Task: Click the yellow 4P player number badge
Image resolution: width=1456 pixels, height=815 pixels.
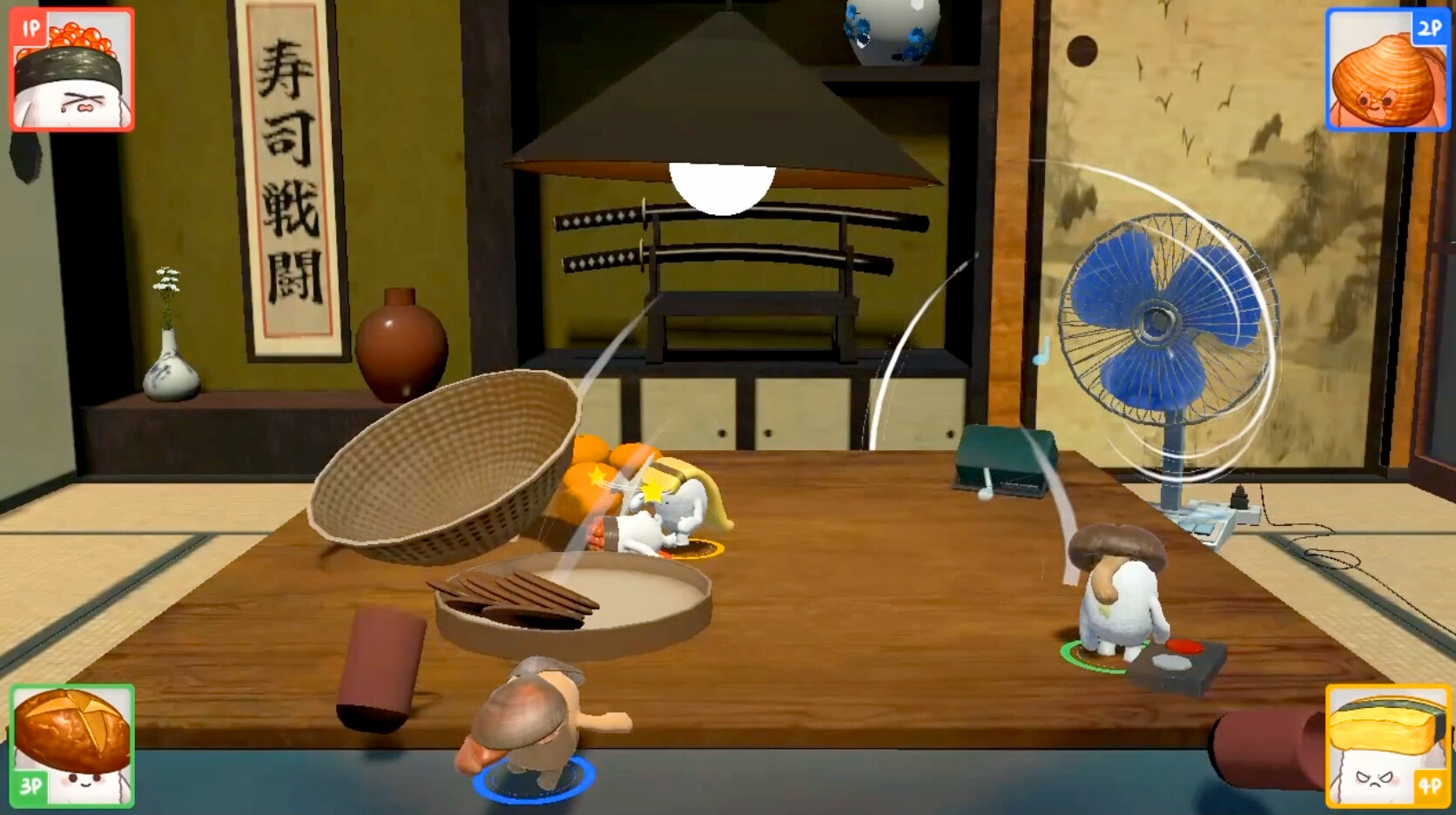Action: (1432, 784)
